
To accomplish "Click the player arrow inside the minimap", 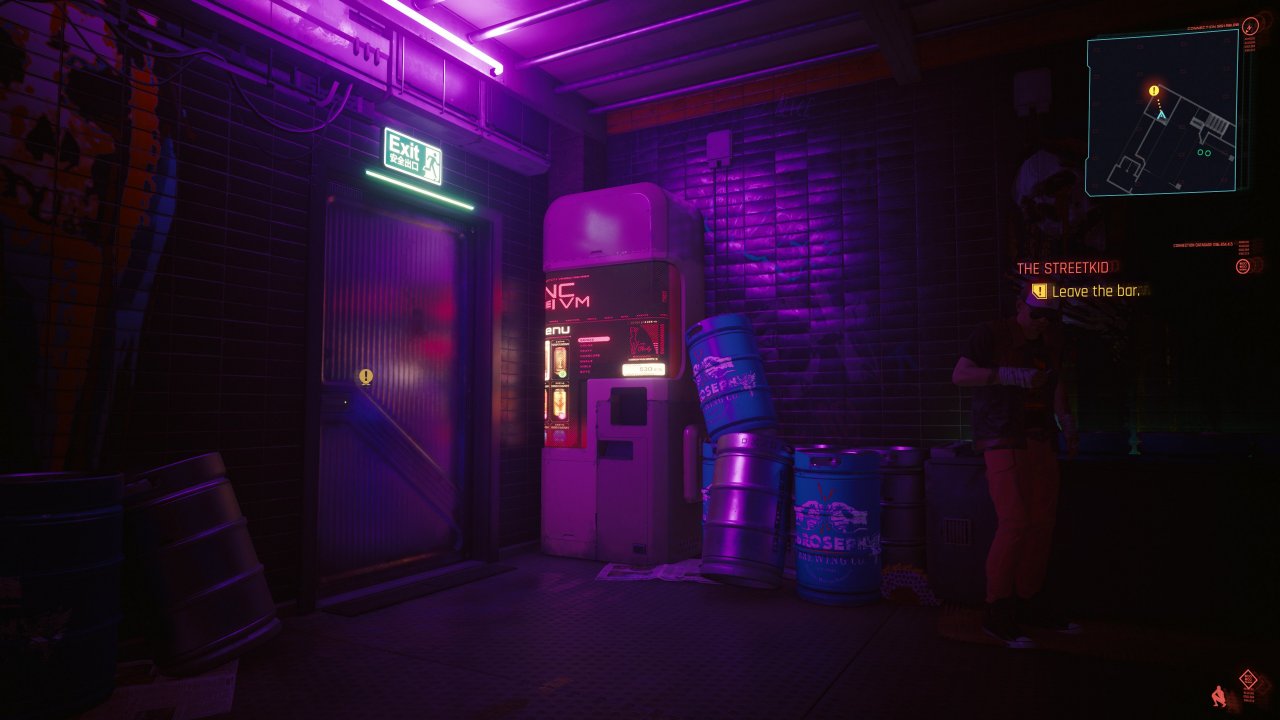I will pos(1161,116).
